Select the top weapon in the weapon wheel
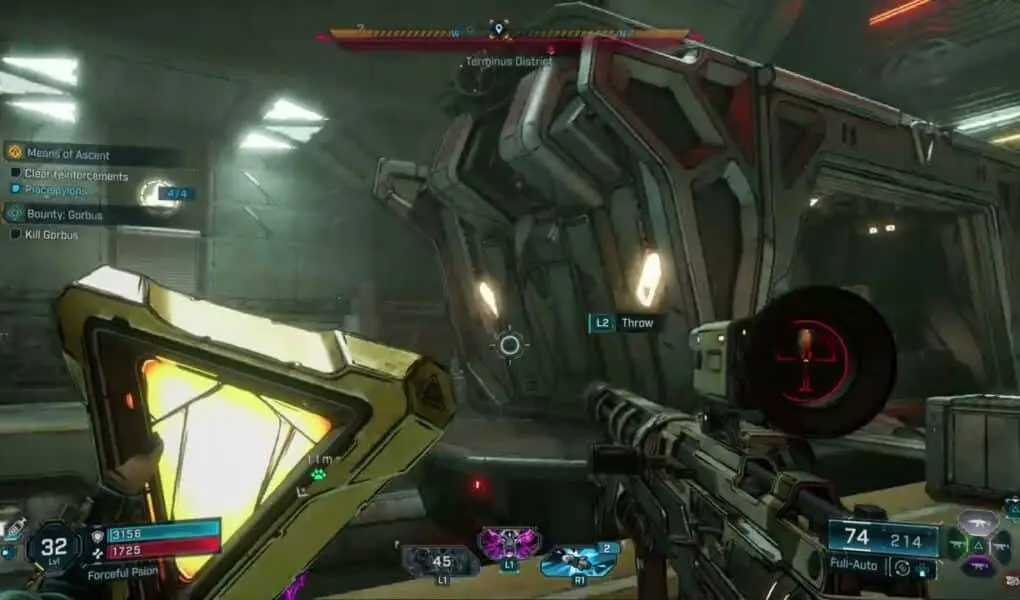 point(977,522)
